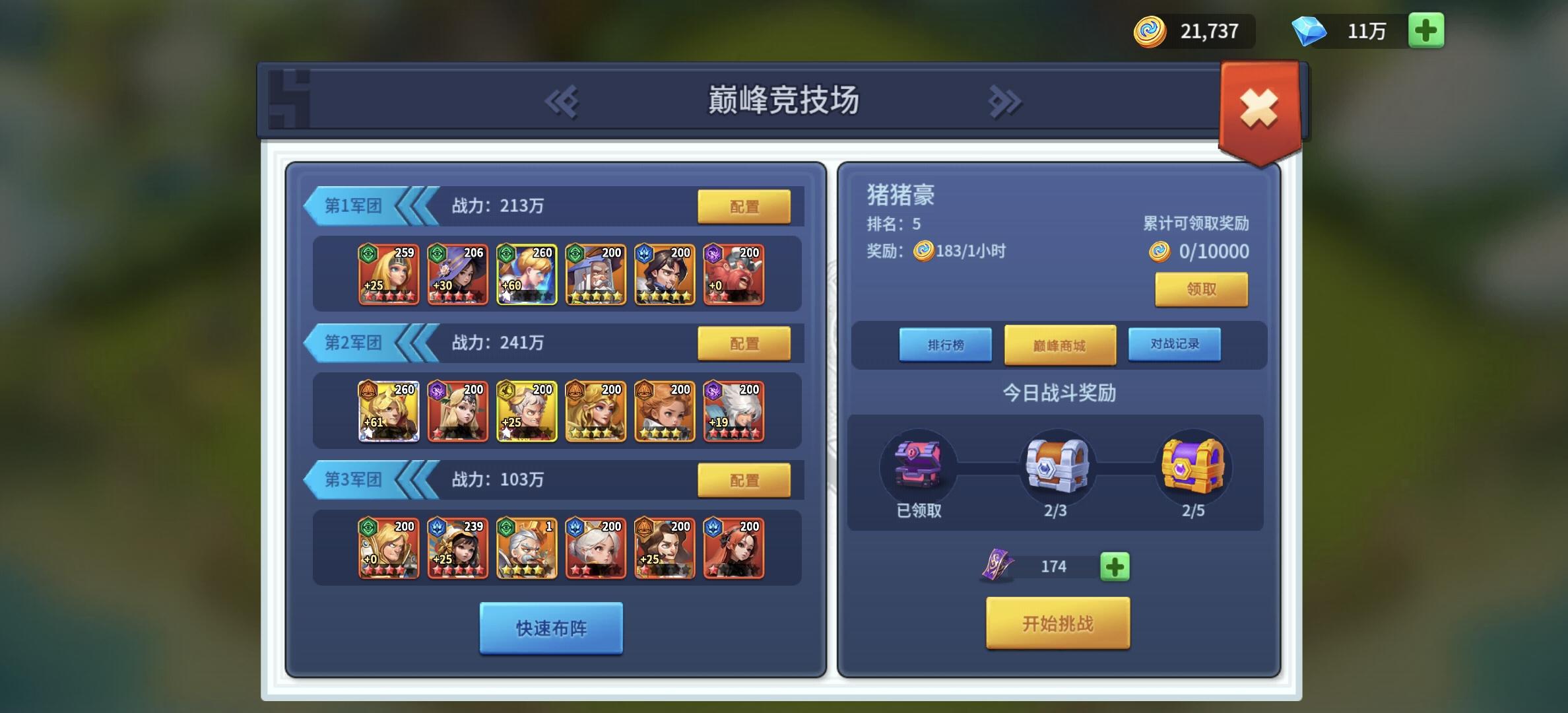Image resolution: width=1568 pixels, height=713 pixels.
Task: Open the 巅峰商城 shop tab
Action: pos(1059,345)
